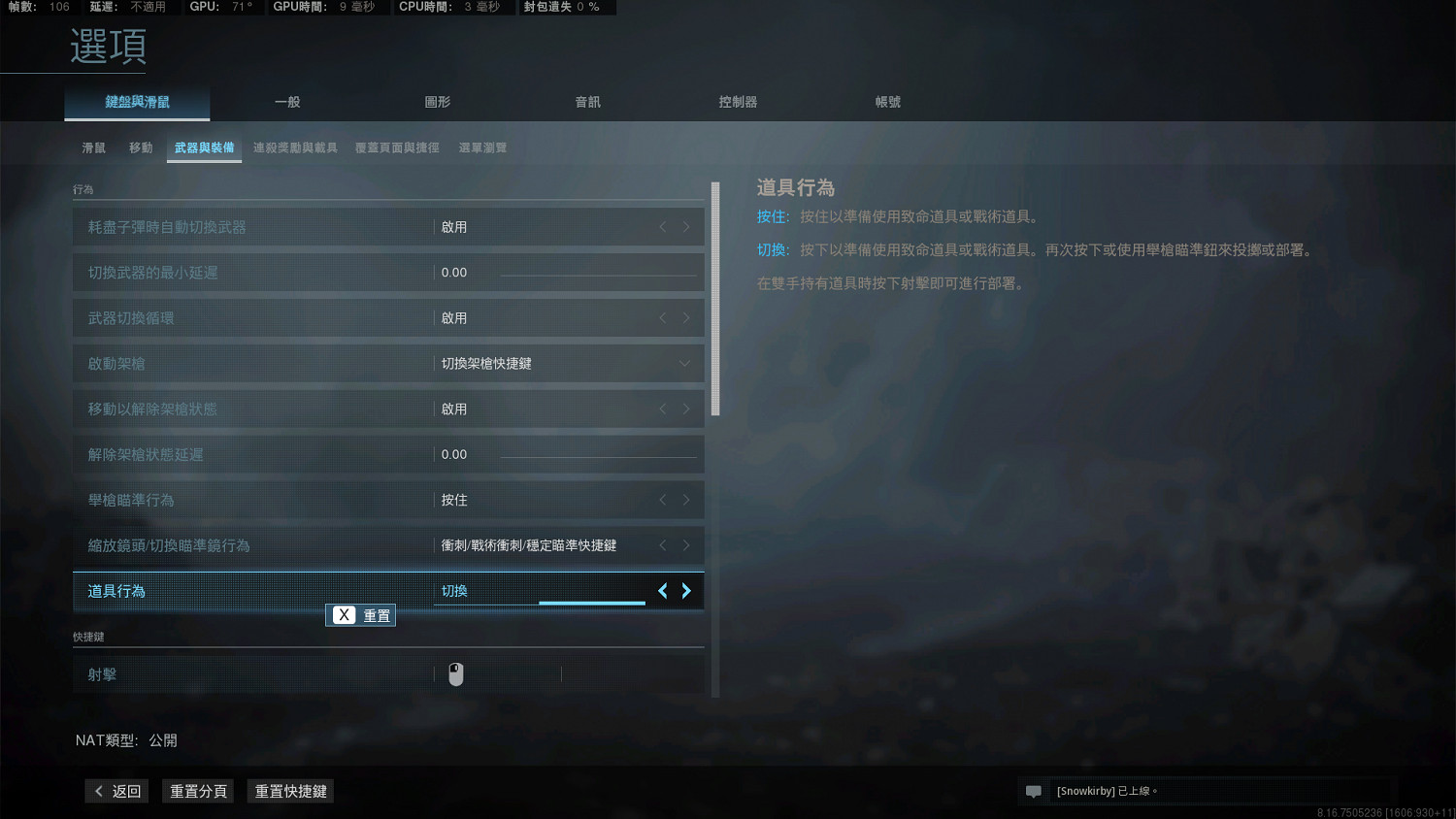The height and width of the screenshot is (819, 1456).
Task: Click the left arrow on 道具行為
Action: click(x=663, y=590)
